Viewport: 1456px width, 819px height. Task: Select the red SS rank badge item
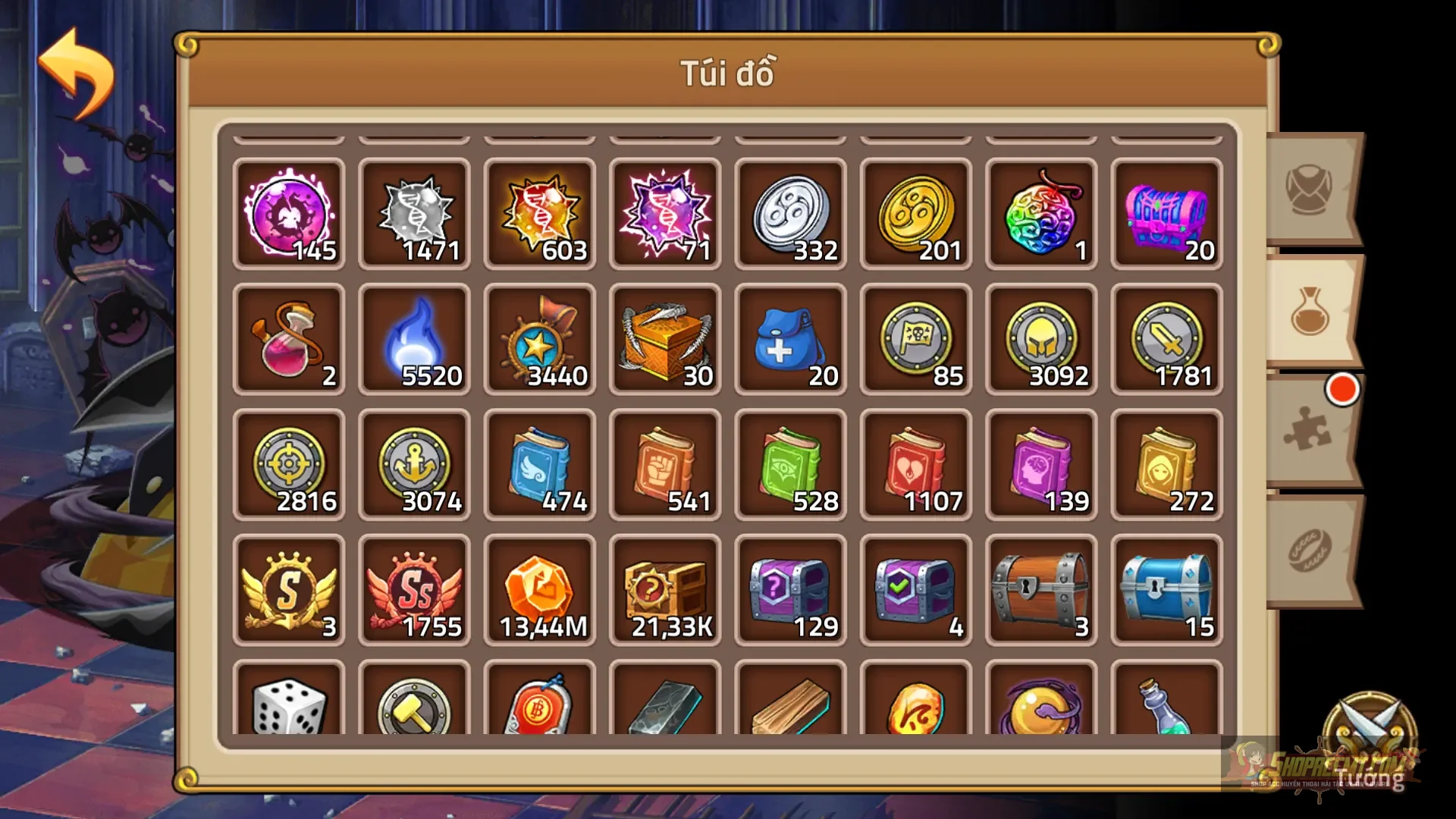click(x=414, y=590)
